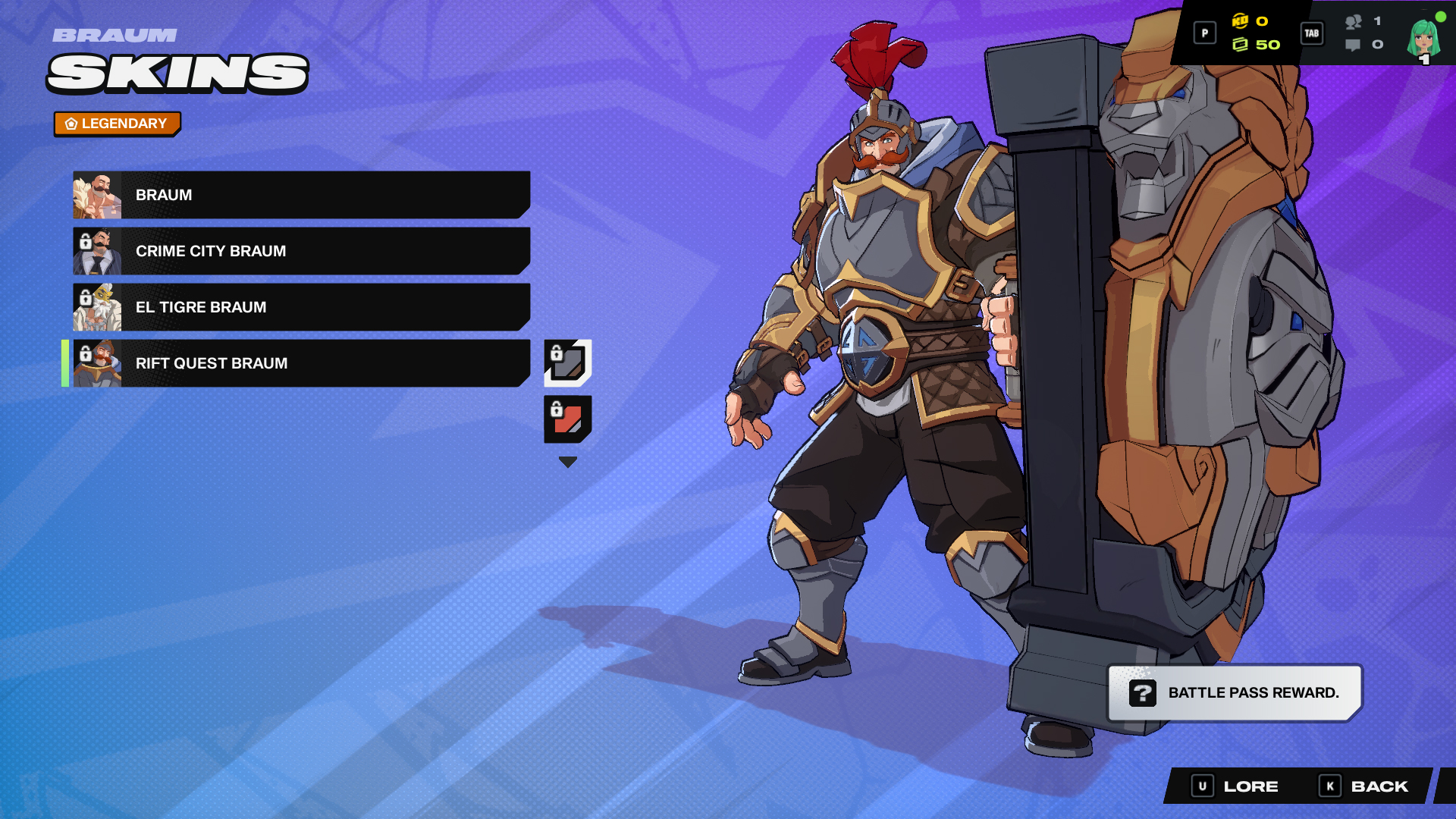Click the green coin currency icon
Viewport: 1456px width, 819px height.
[1241, 45]
